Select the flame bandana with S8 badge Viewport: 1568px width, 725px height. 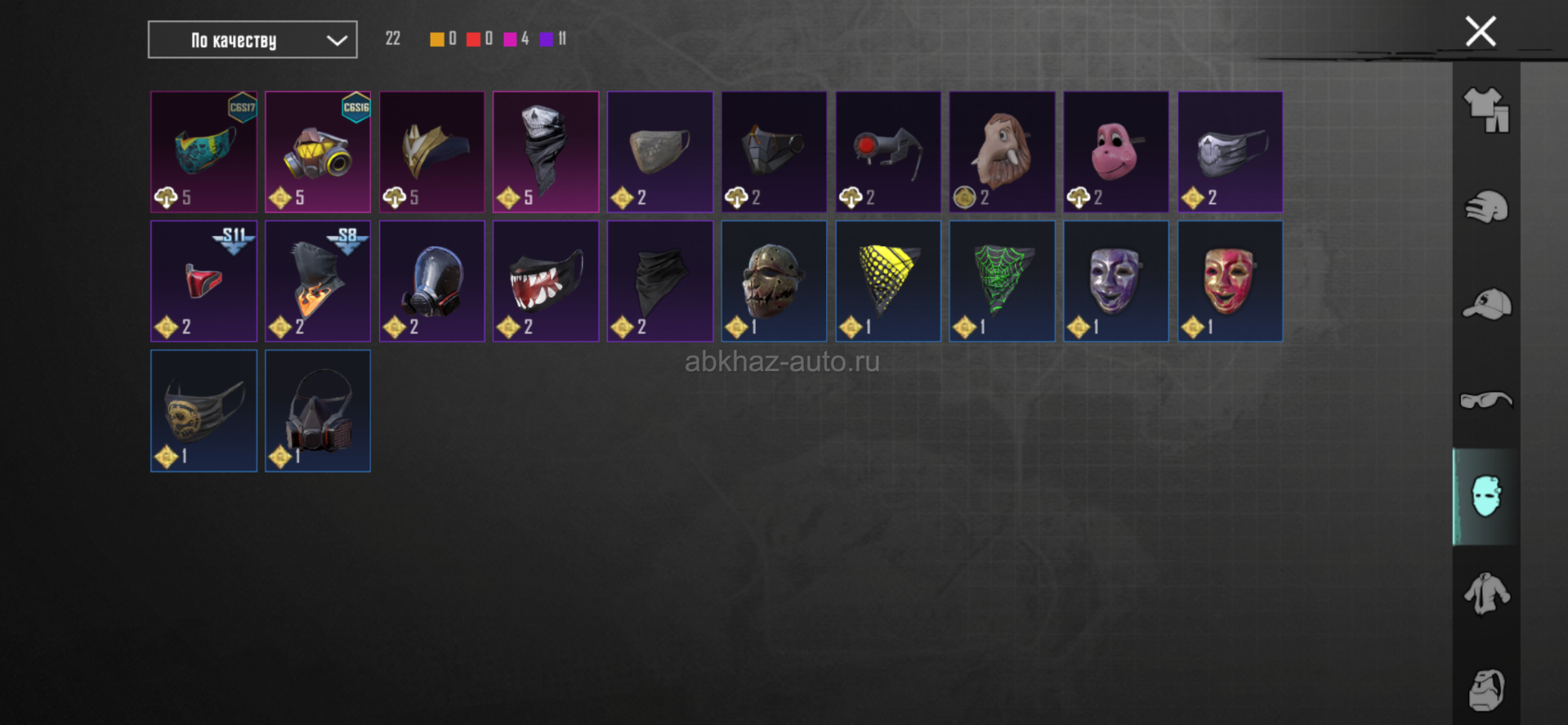[318, 281]
